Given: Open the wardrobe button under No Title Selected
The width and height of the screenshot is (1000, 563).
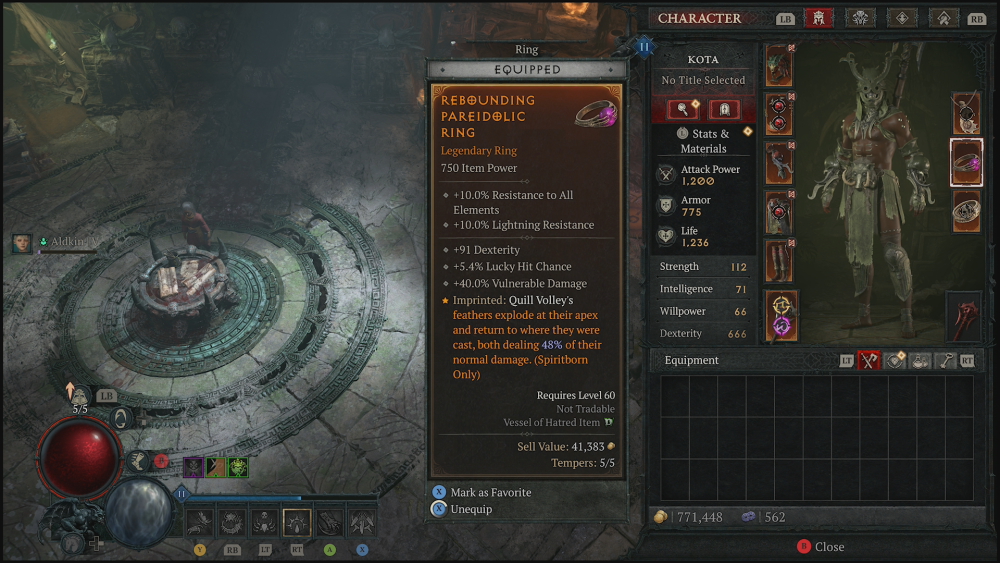Looking at the screenshot, I should [723, 109].
